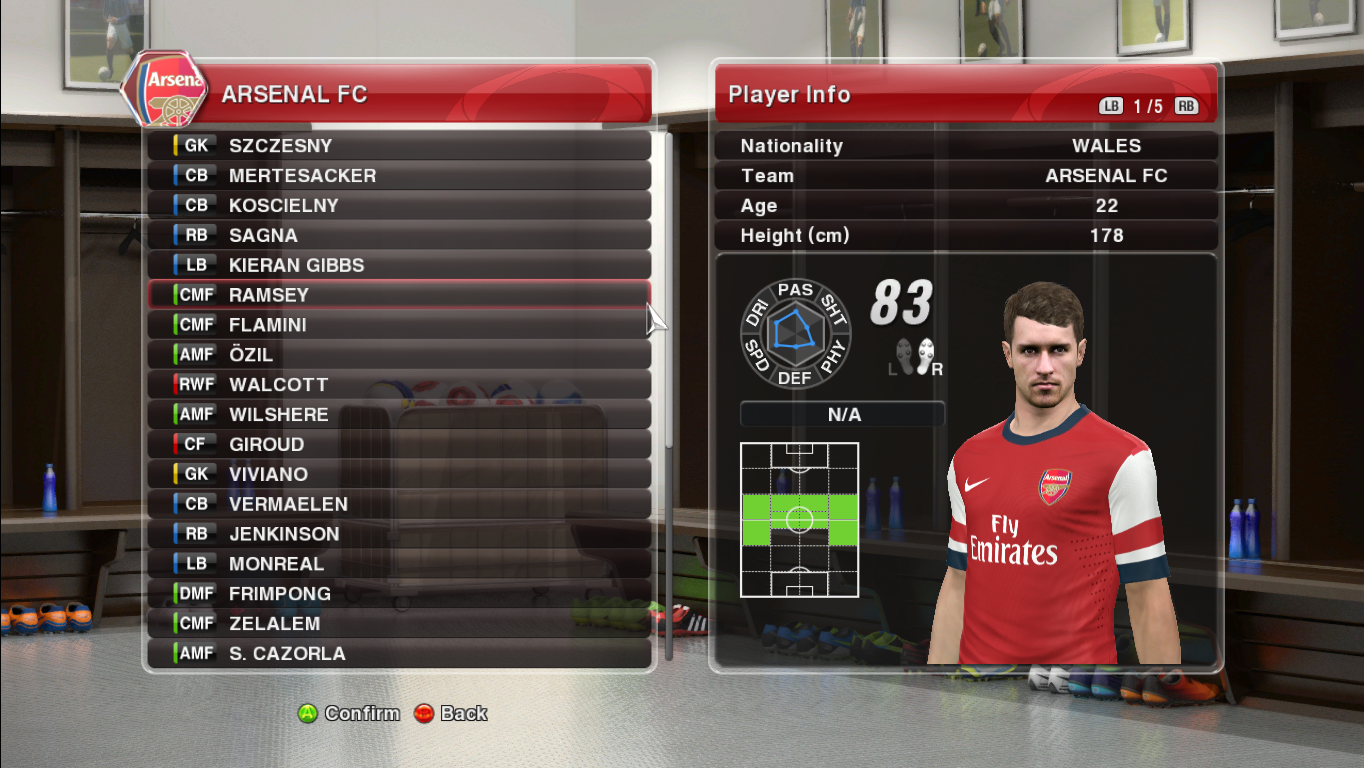Pick Koscielny from the Arsenal roster
This screenshot has width=1364, height=768.
pyautogui.click(x=400, y=206)
